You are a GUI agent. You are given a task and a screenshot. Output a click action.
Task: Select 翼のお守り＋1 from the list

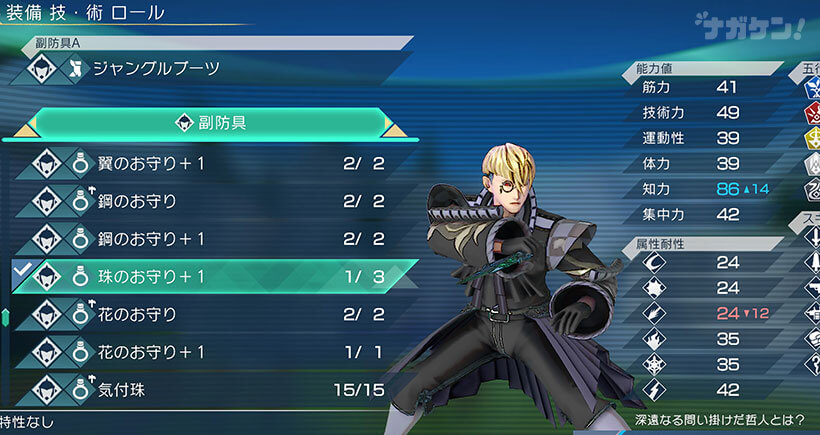pos(200,163)
